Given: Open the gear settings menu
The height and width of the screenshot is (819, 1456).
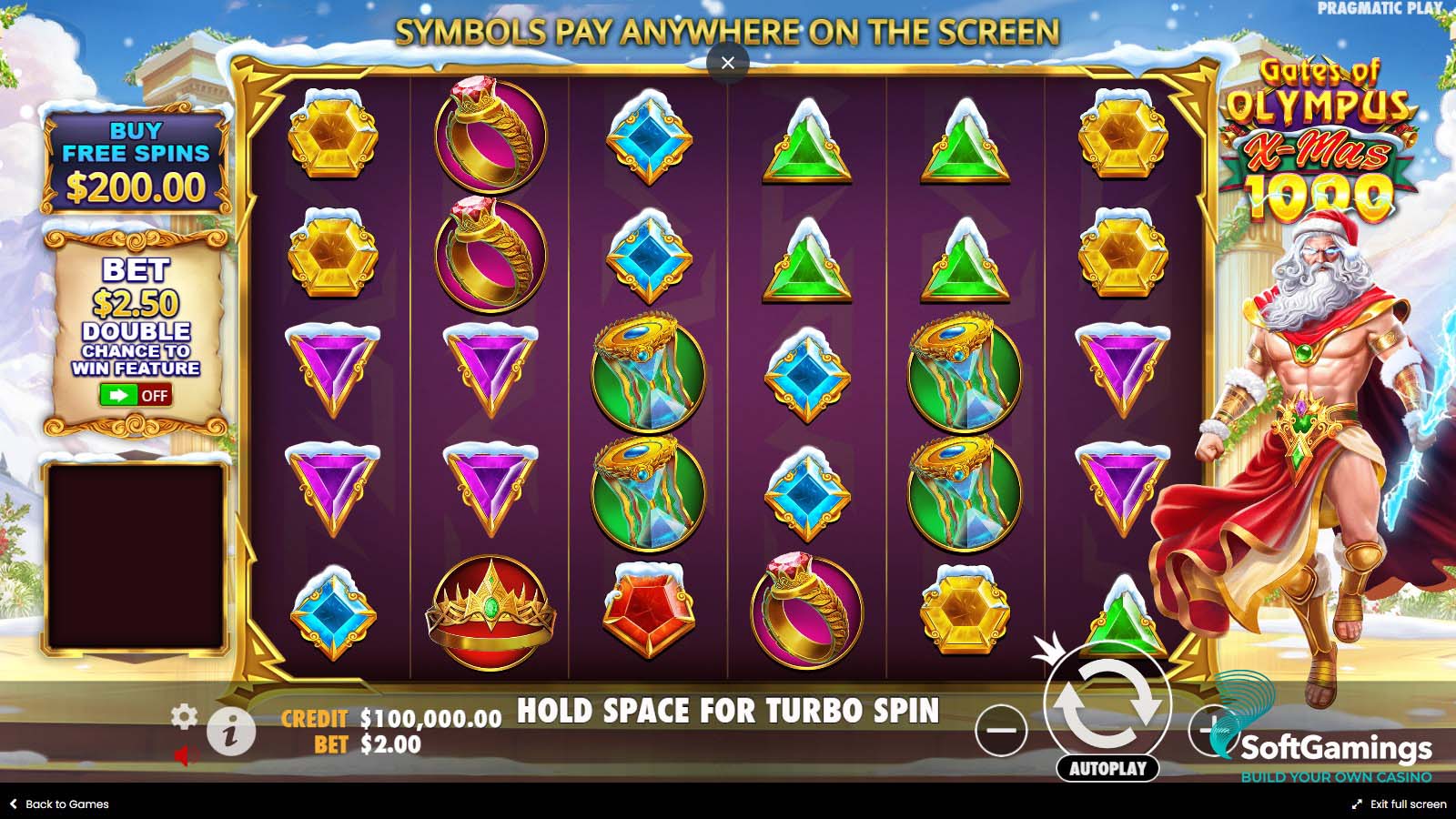Looking at the screenshot, I should coord(184,717).
